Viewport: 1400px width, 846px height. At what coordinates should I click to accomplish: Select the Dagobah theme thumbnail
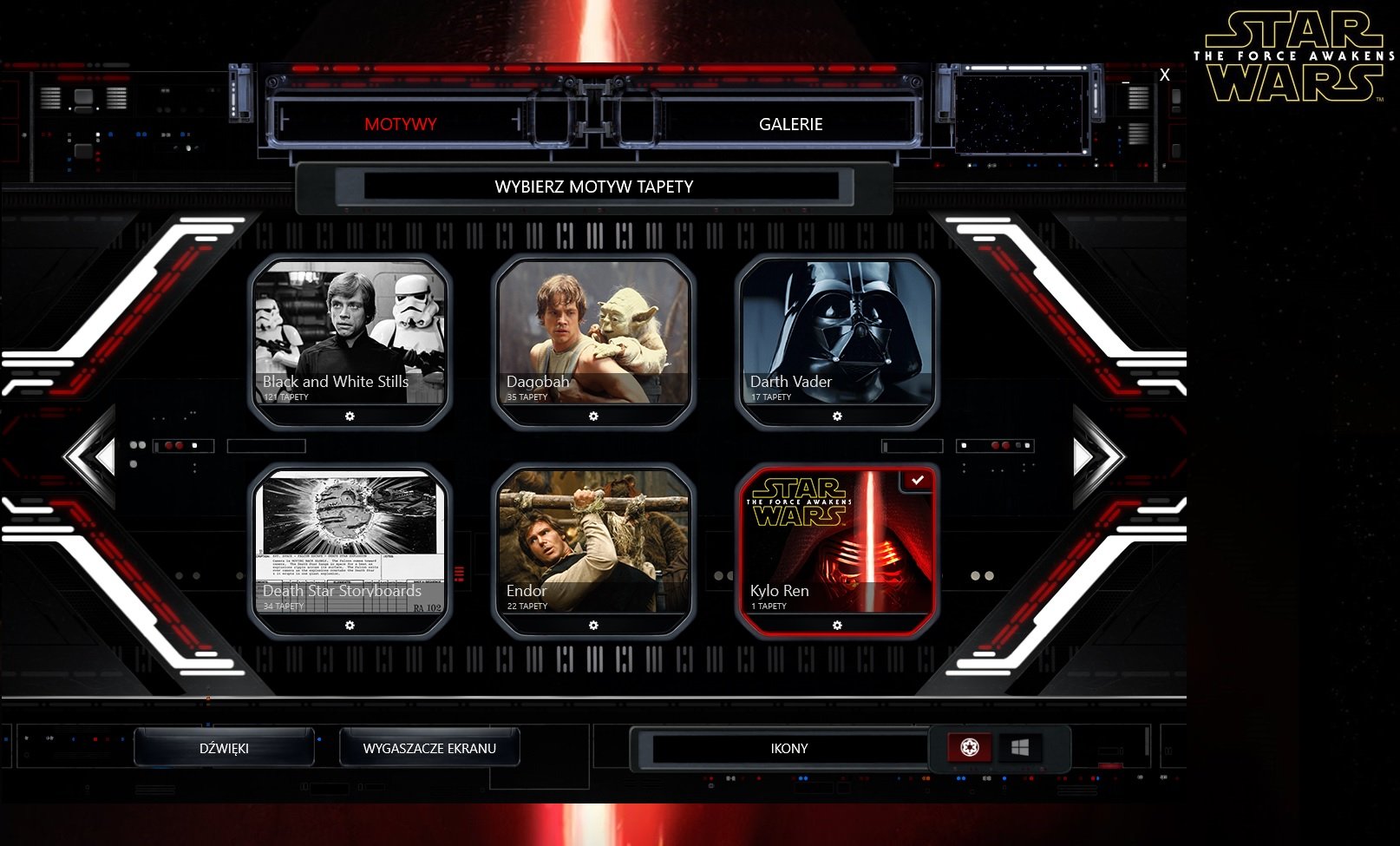click(x=593, y=330)
